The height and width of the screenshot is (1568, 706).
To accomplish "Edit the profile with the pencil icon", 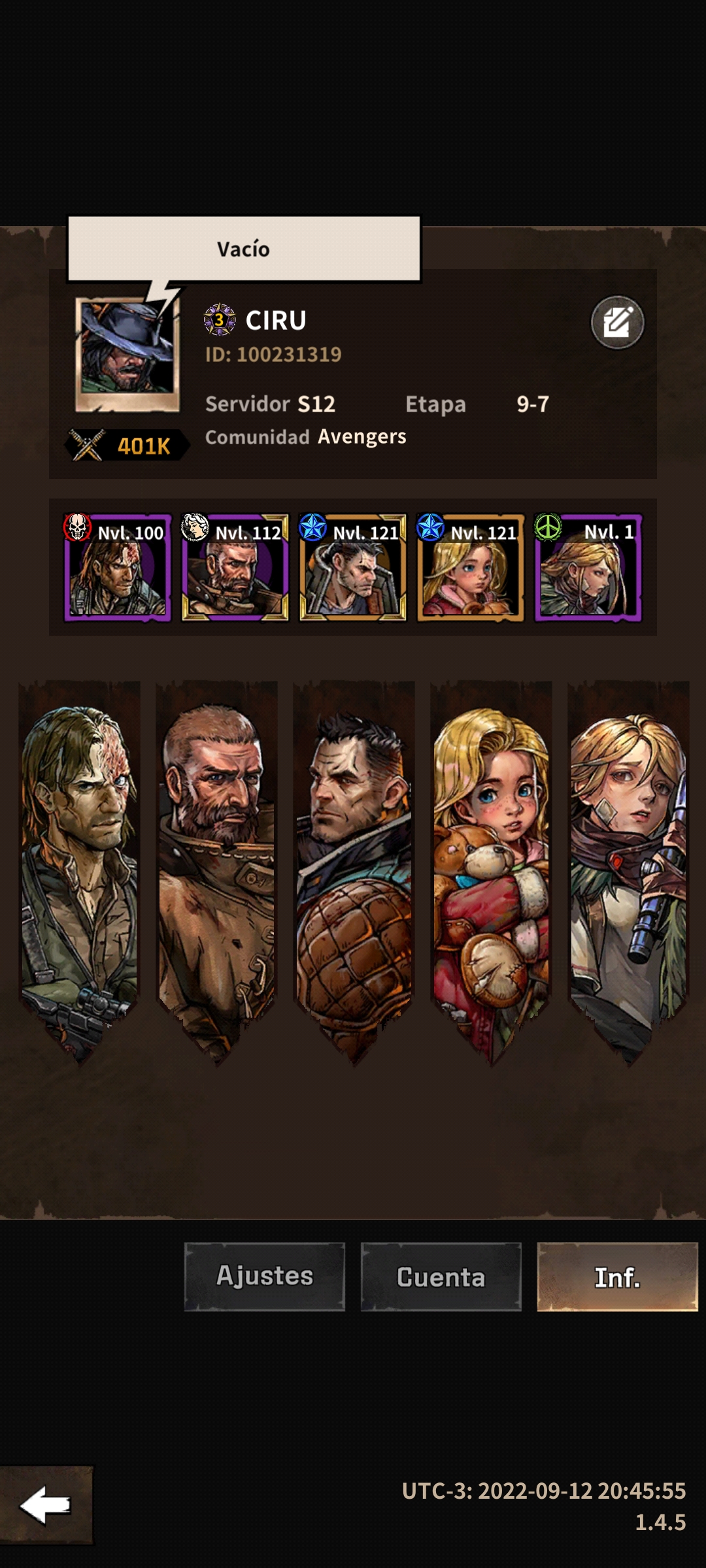I will click(x=617, y=322).
